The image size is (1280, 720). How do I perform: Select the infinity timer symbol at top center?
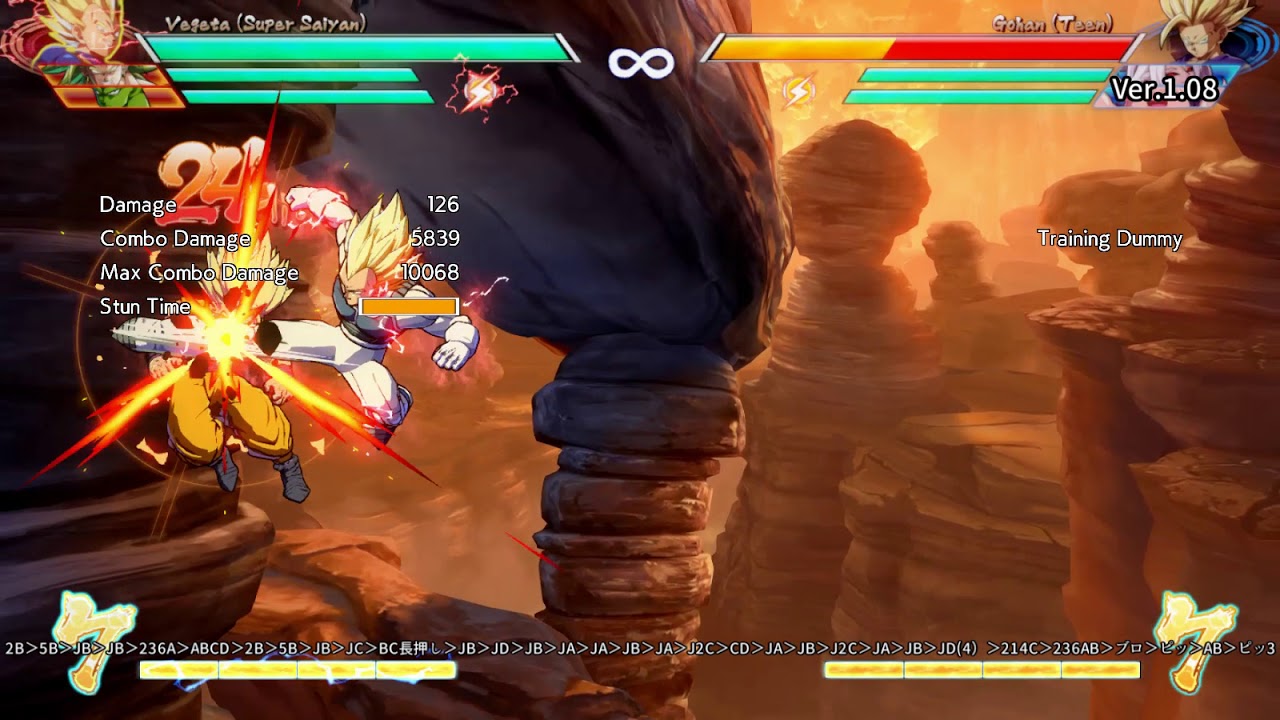click(640, 62)
